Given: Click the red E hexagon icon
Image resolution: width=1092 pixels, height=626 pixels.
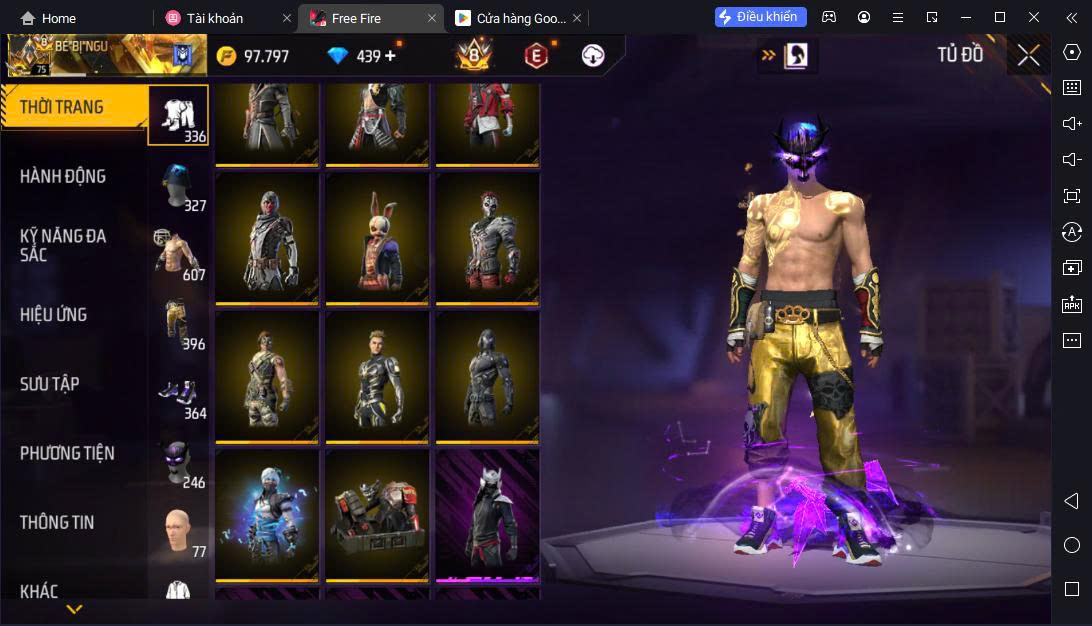Looking at the screenshot, I should coord(536,56).
